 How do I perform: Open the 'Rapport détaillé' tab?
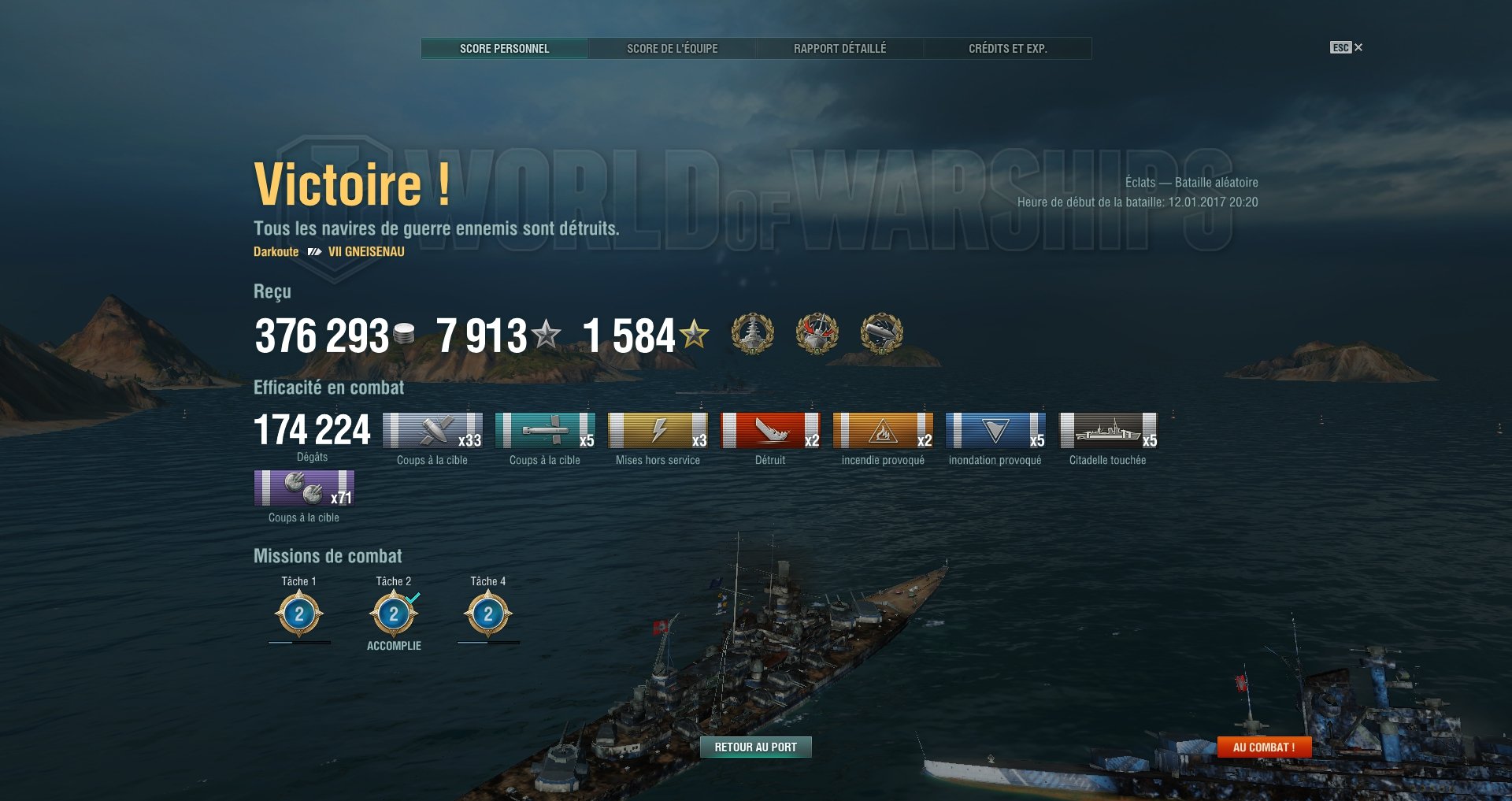[x=839, y=48]
